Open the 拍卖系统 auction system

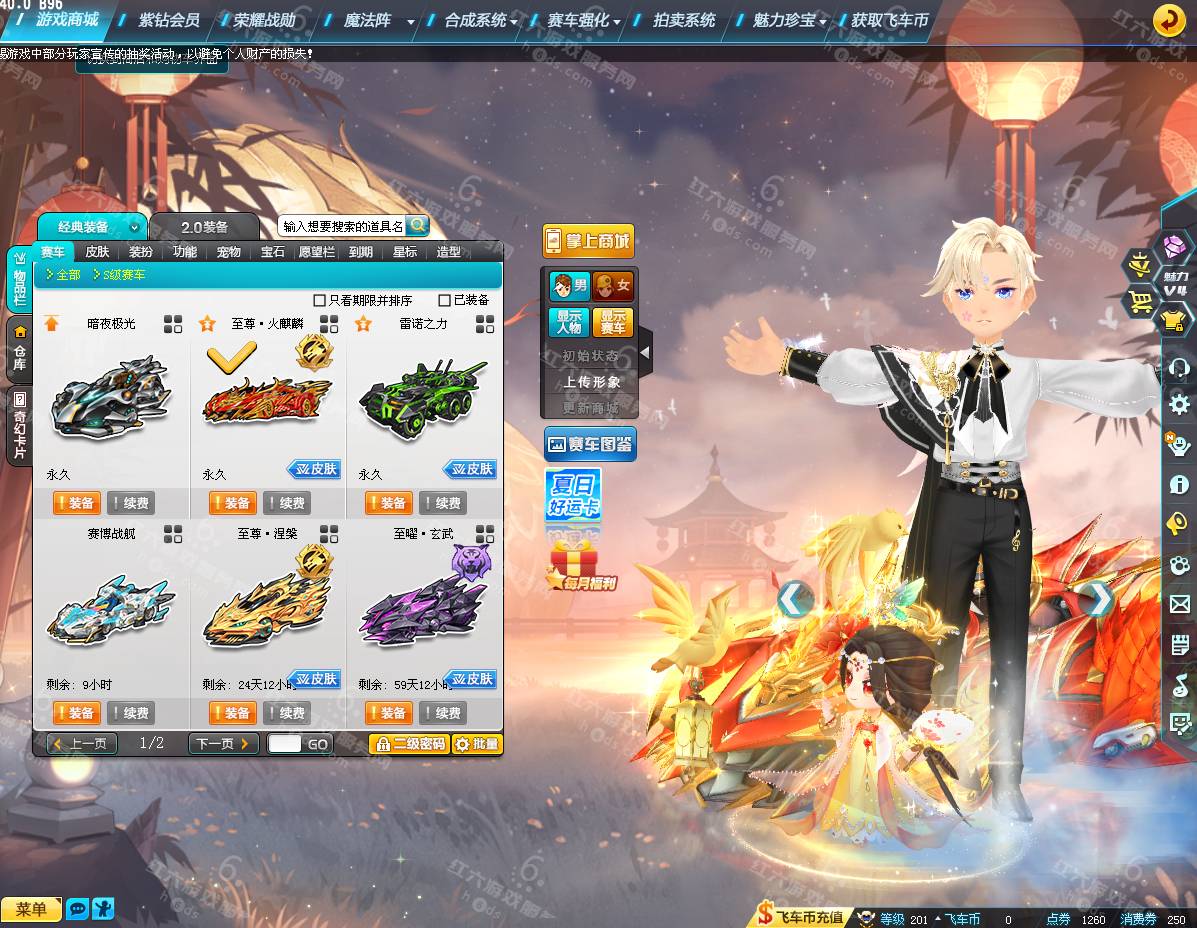point(684,20)
